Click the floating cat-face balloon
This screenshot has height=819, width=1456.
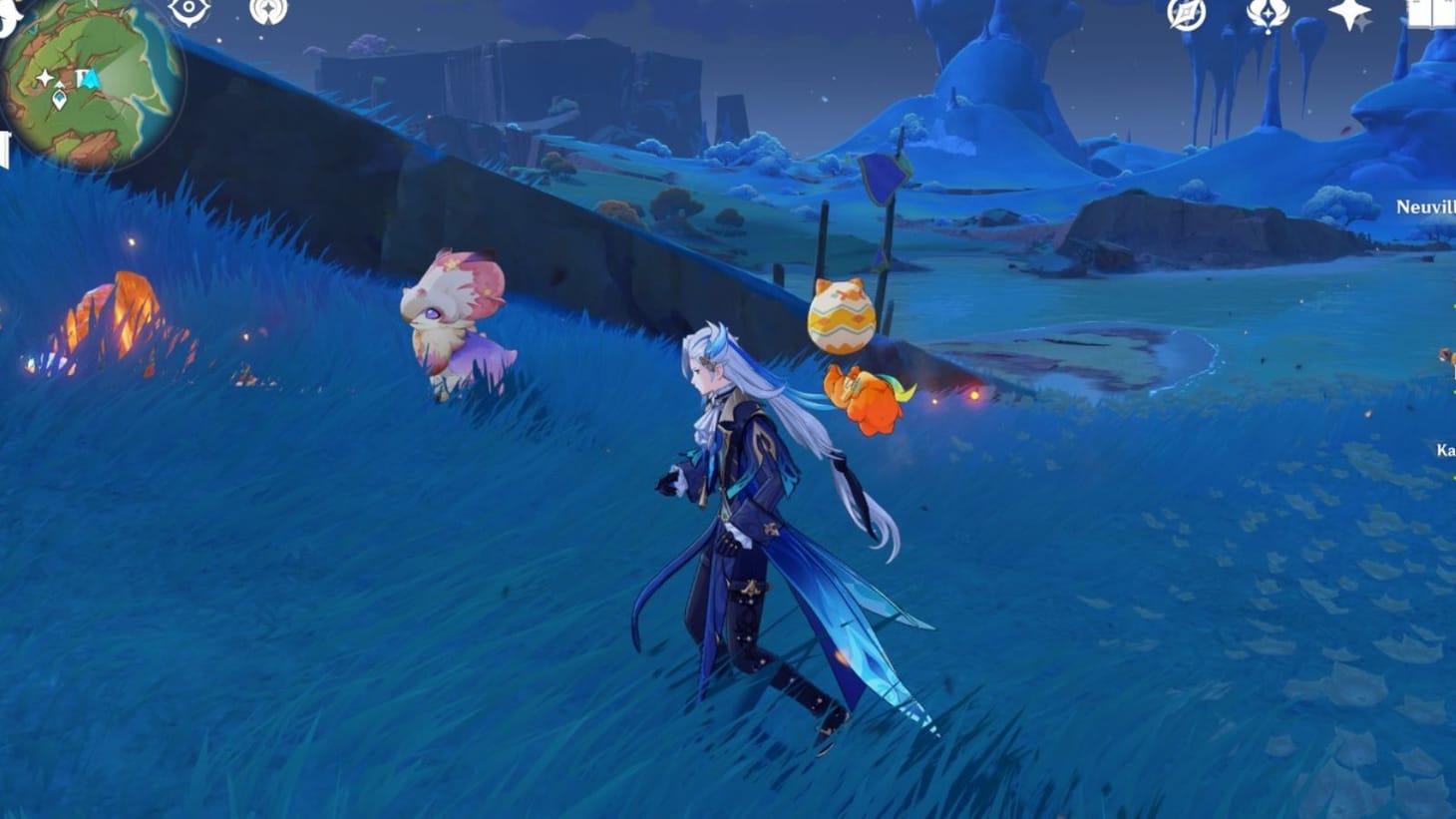841,316
